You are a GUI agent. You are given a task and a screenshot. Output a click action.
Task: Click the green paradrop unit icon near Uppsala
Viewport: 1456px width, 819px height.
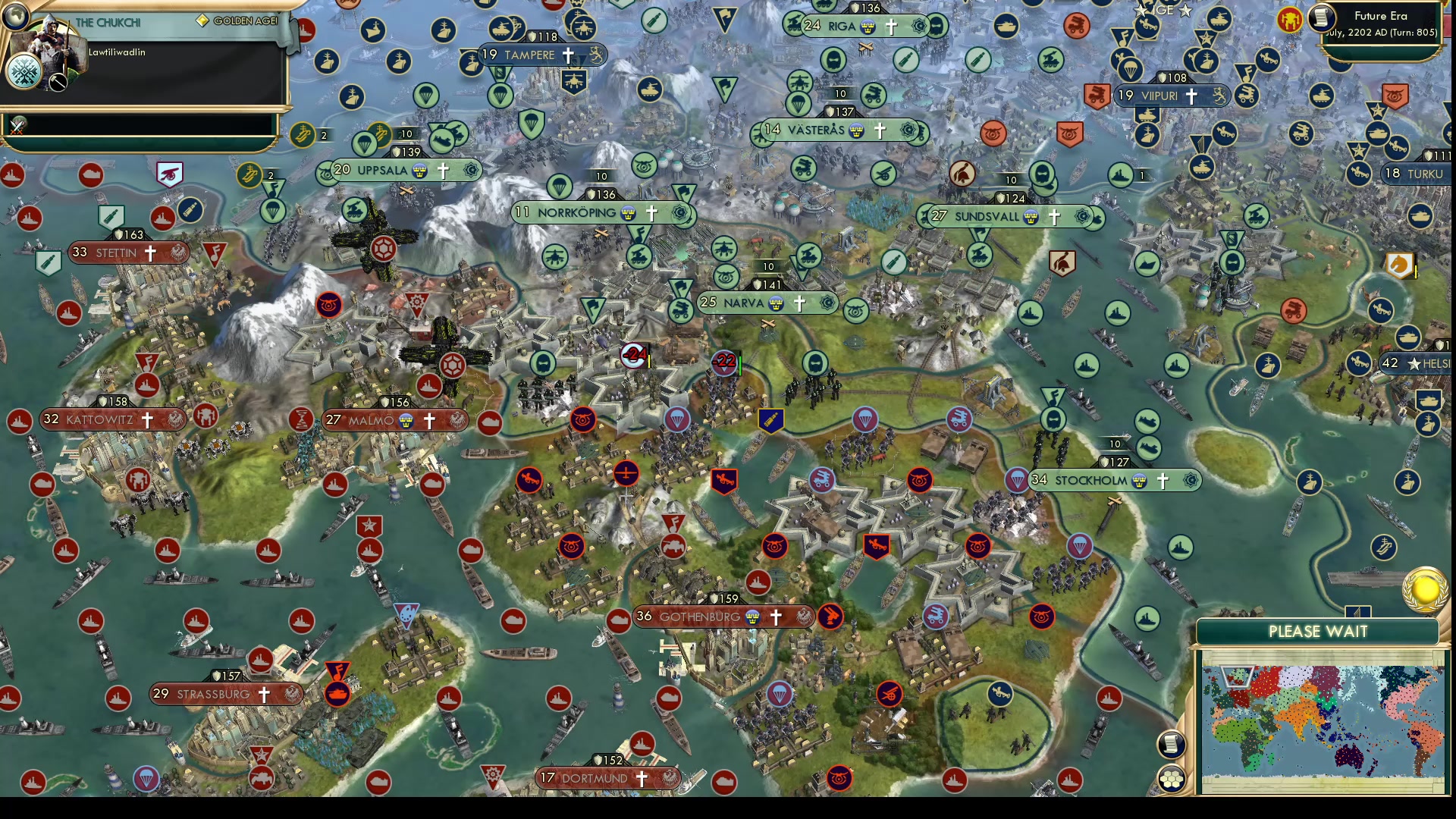364,143
